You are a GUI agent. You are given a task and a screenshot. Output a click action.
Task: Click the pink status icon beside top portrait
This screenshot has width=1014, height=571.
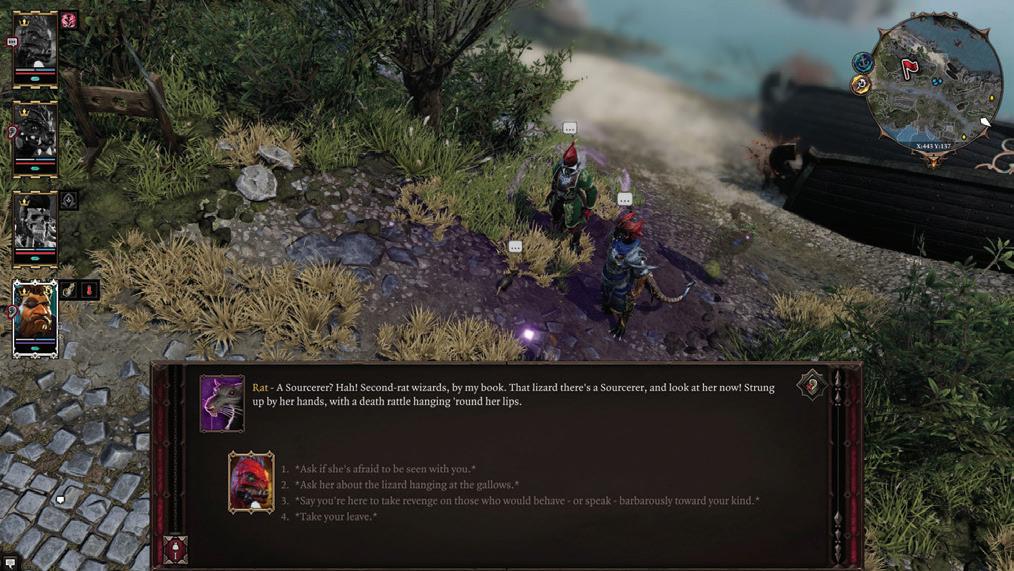pyautogui.click(x=69, y=20)
